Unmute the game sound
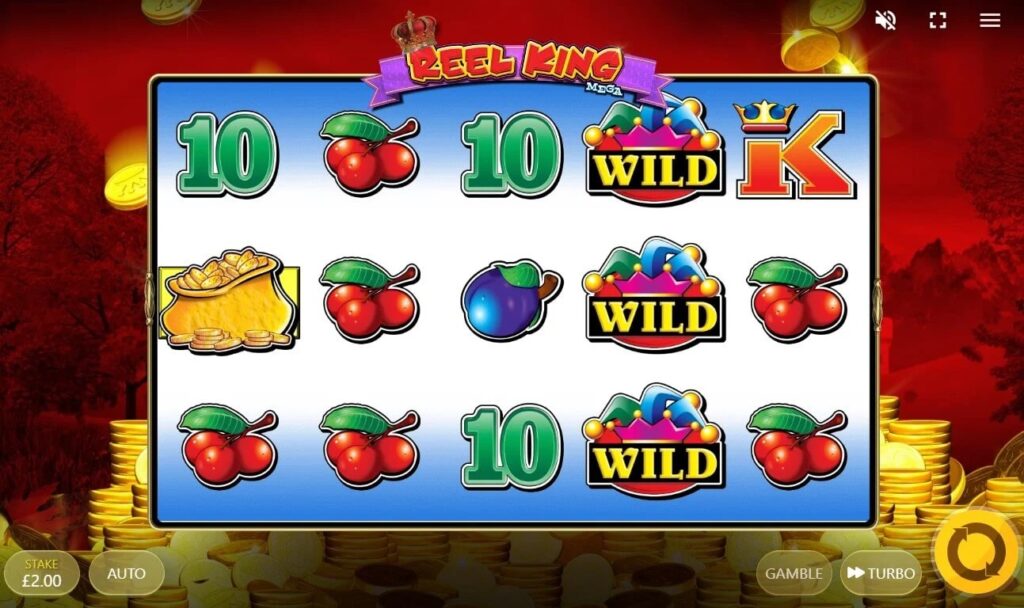The image size is (1024, 608). tap(885, 20)
